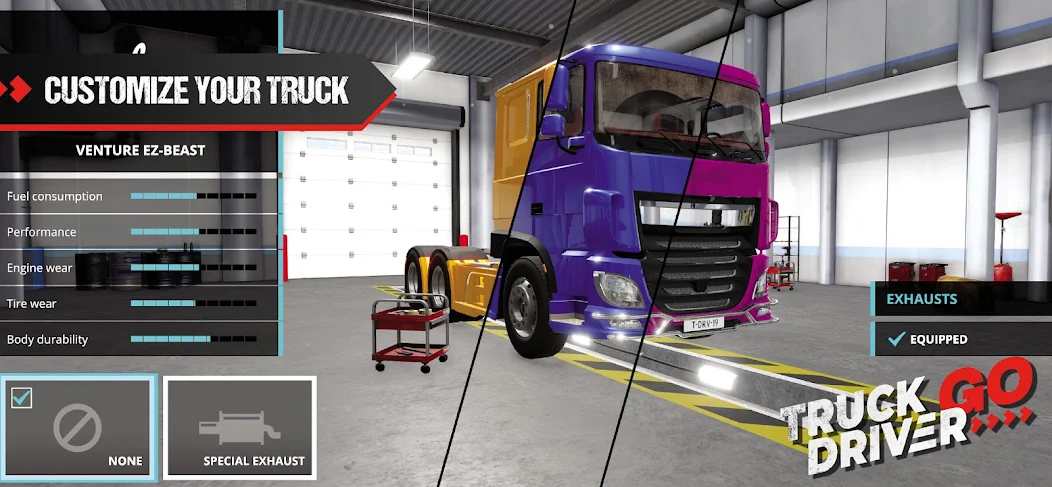The width and height of the screenshot is (1052, 487).
Task: Open the Exhausts category header
Action: [x=961, y=299]
